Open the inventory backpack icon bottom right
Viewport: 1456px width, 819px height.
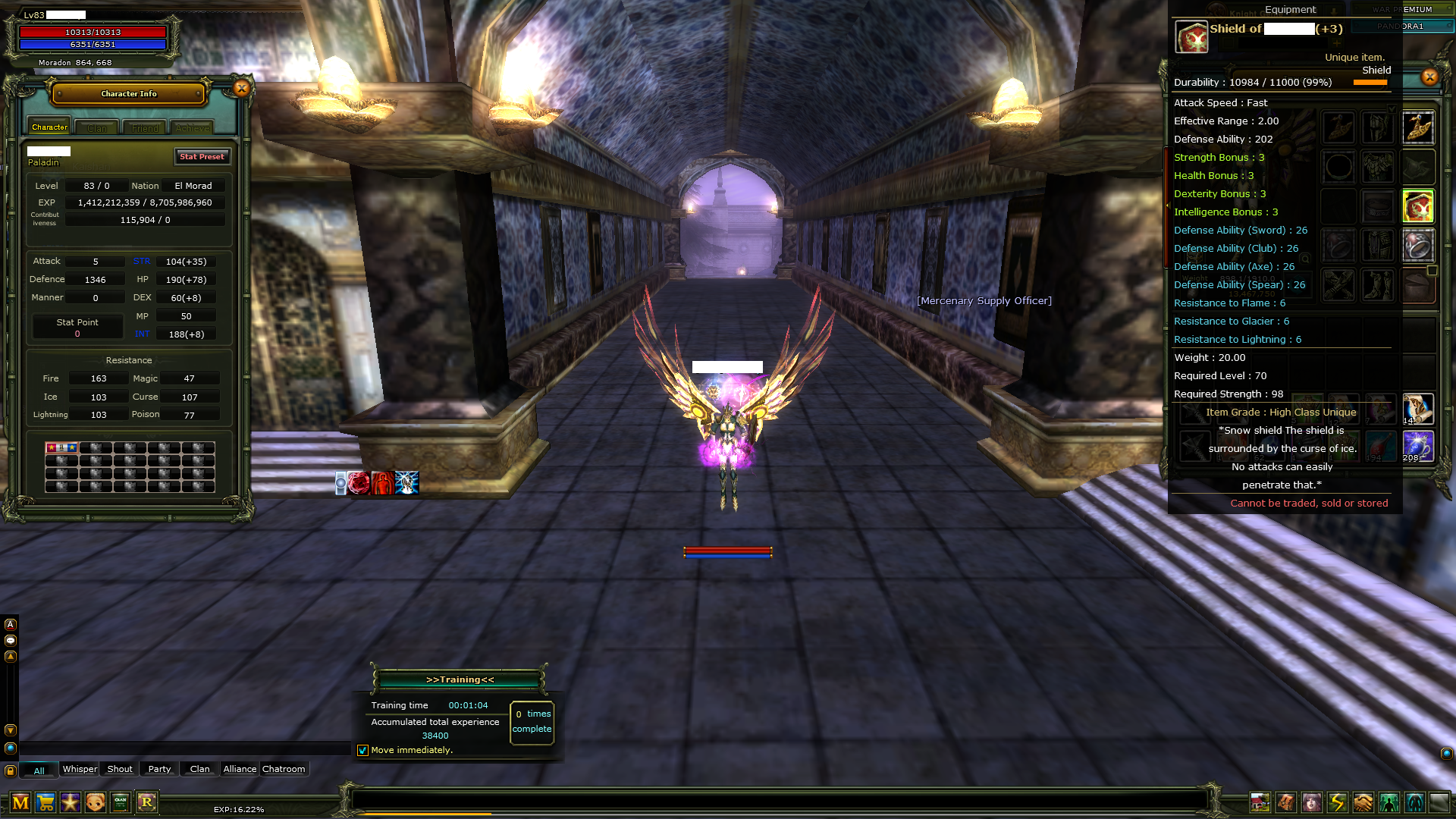1285,802
